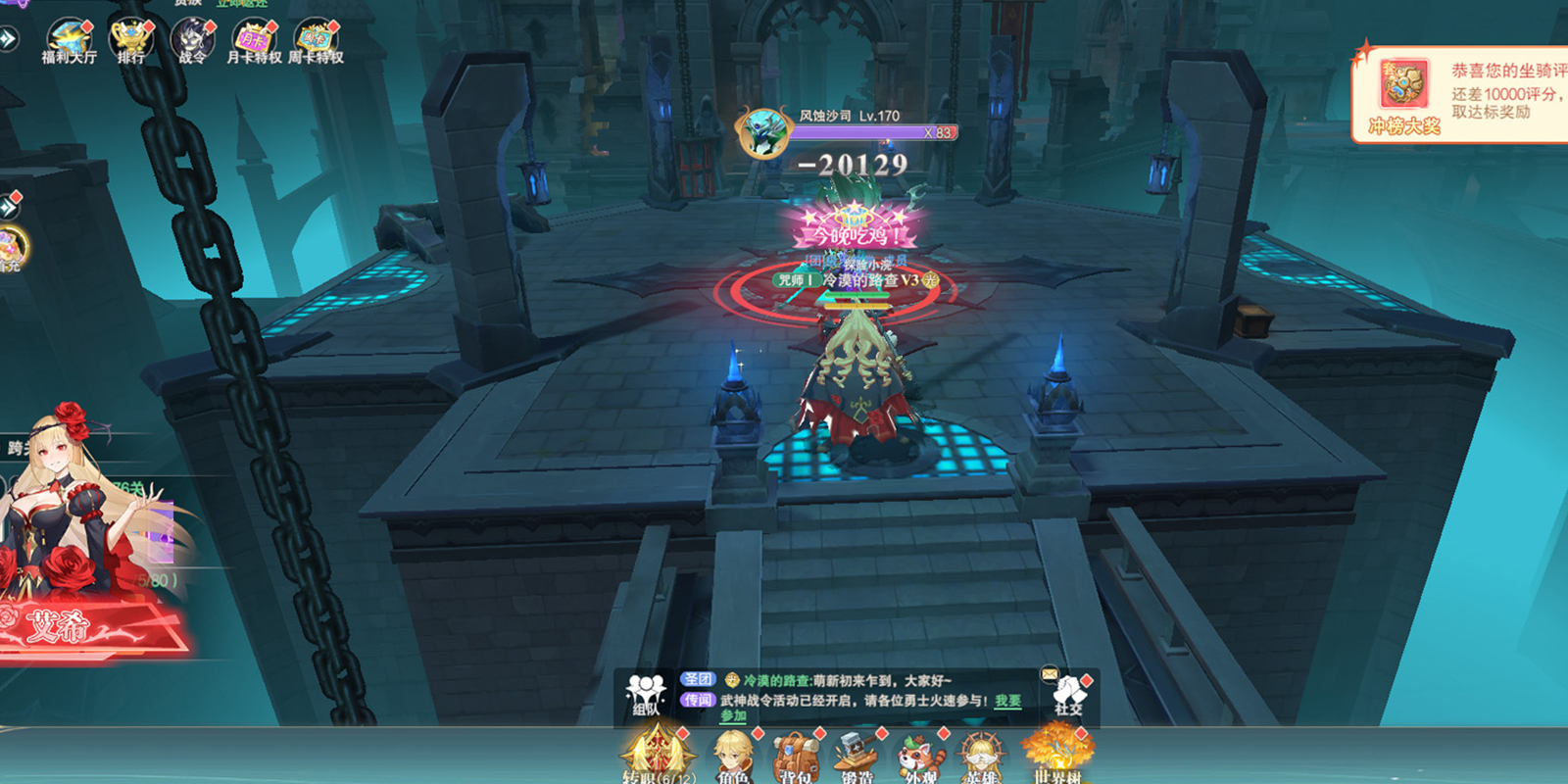This screenshot has height=784, width=1568.
Task: Click the 我要参加 join link in chat
Action: point(1007,701)
